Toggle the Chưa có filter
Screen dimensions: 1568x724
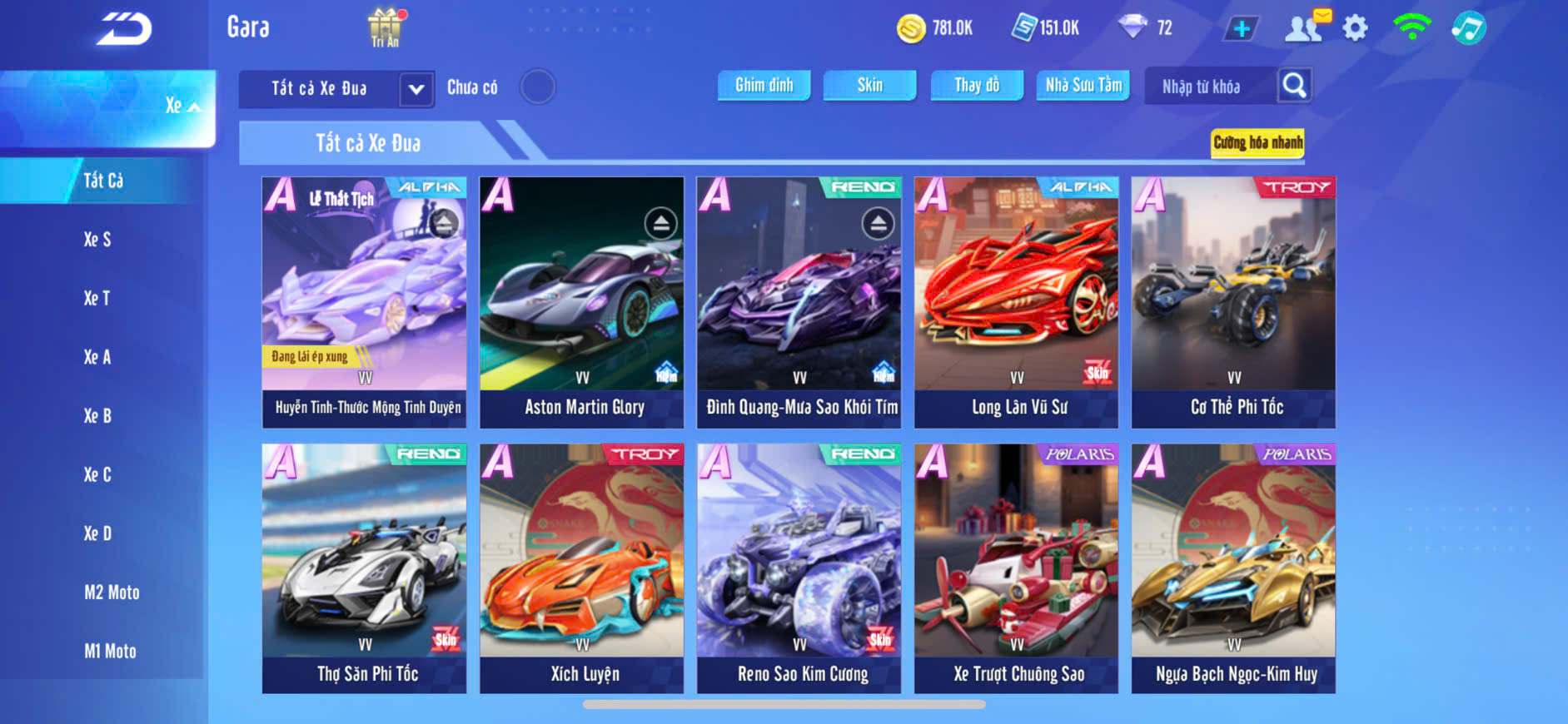[x=537, y=87]
